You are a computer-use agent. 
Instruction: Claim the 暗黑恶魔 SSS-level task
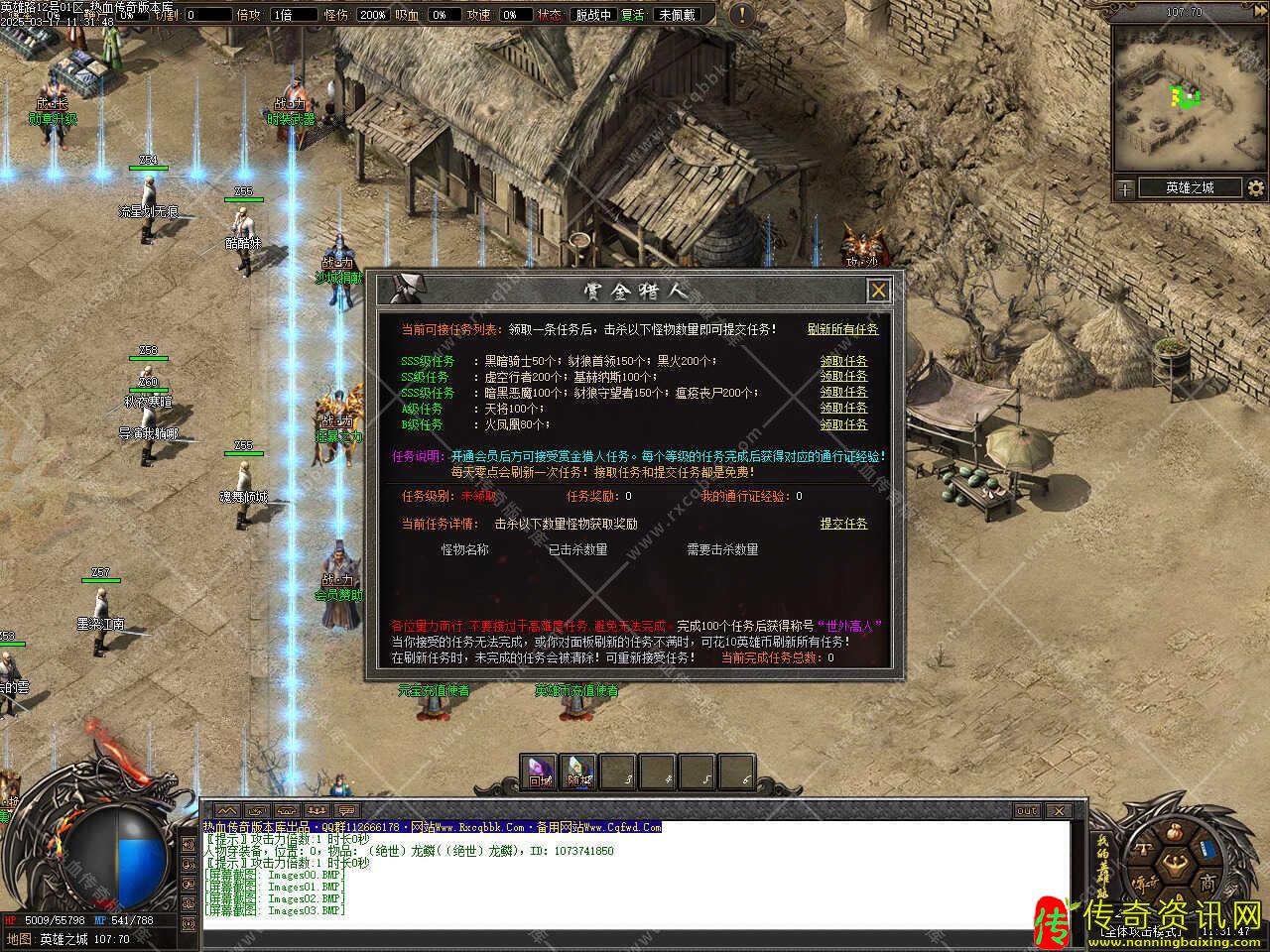pyautogui.click(x=843, y=393)
